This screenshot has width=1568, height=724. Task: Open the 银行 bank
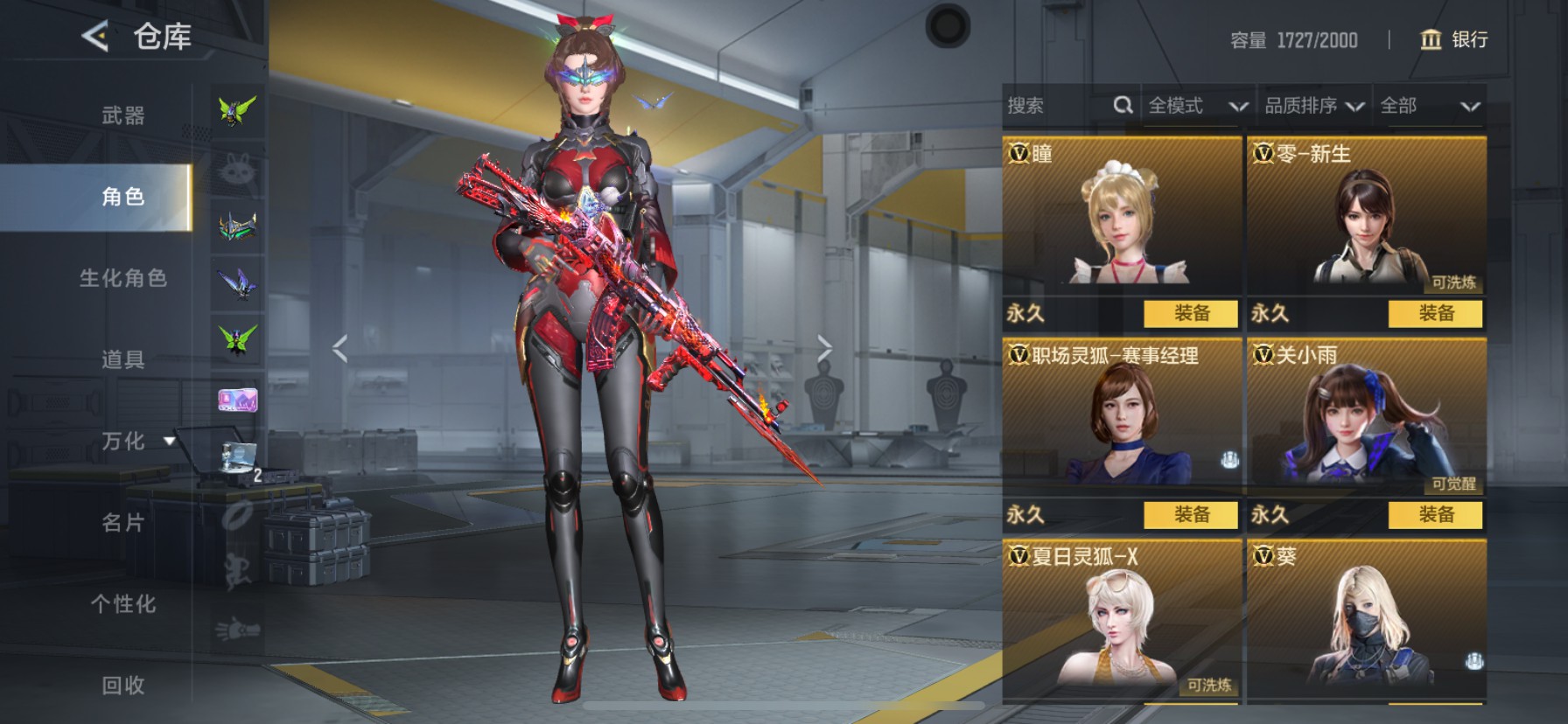coord(1453,40)
